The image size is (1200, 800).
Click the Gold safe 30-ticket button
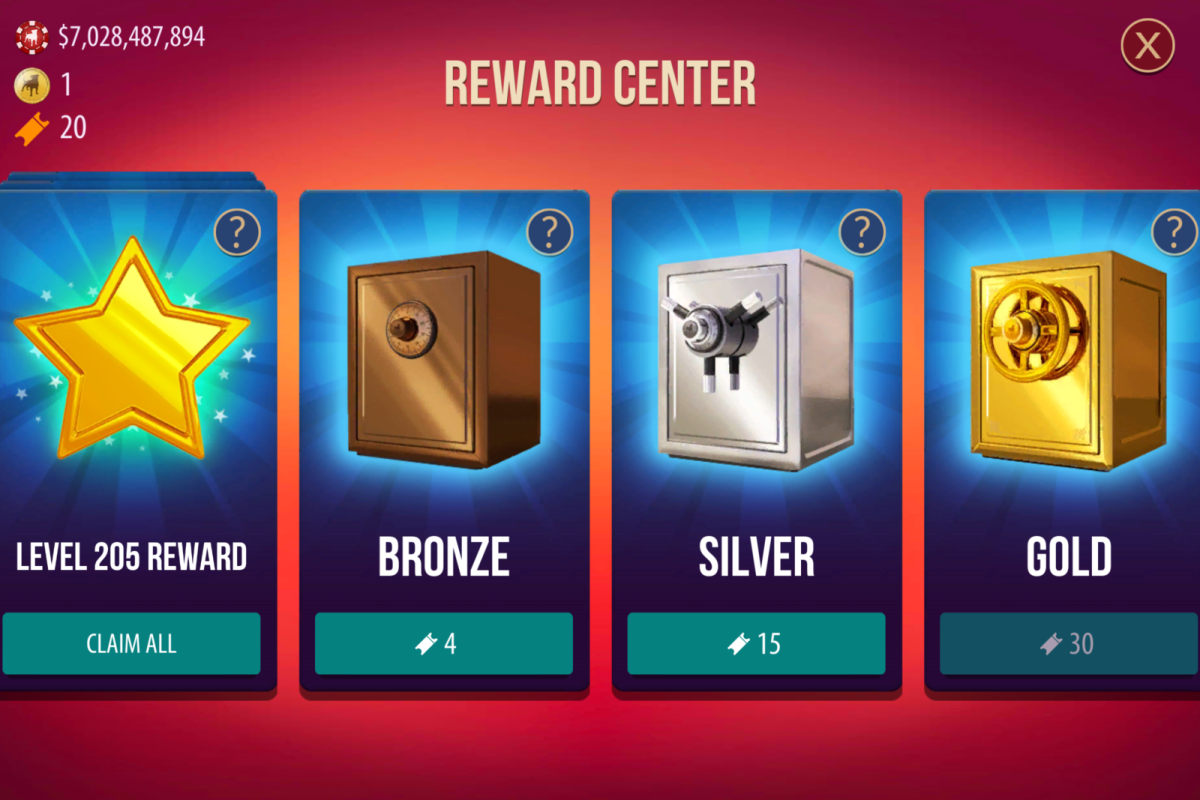pos(1068,643)
